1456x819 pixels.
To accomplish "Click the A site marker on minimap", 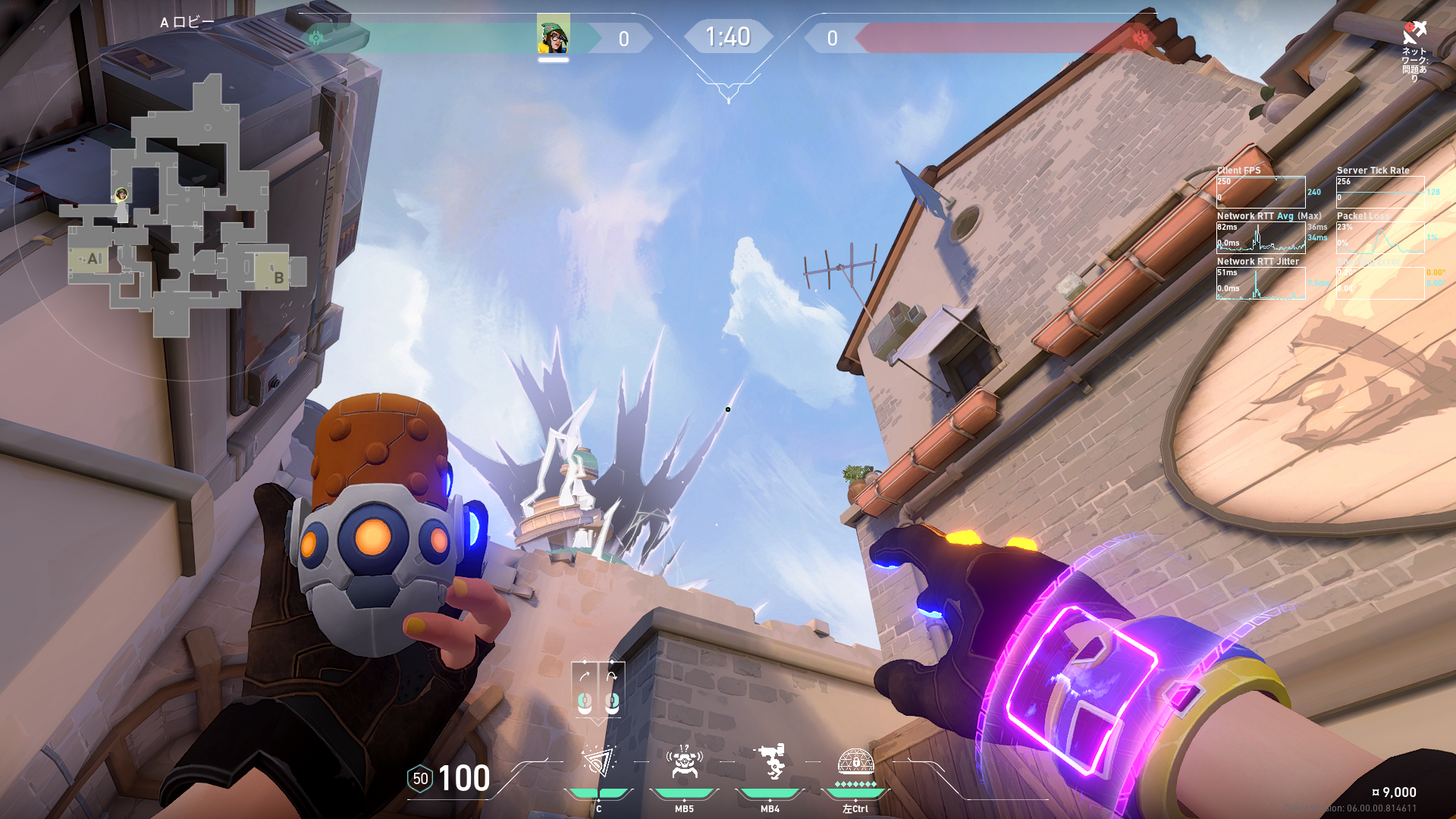I will [94, 259].
